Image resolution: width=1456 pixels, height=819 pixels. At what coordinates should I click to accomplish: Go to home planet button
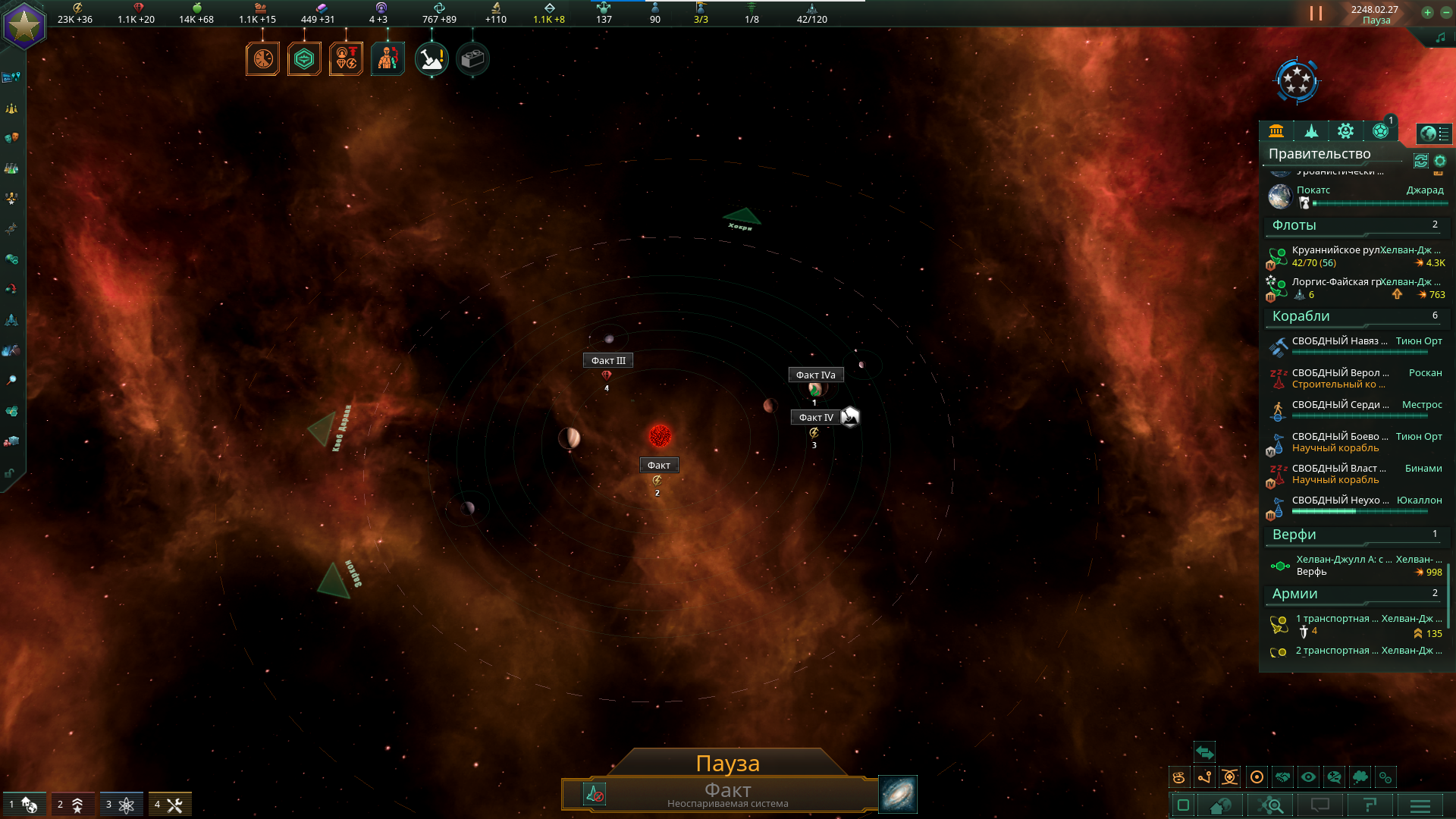1220,805
